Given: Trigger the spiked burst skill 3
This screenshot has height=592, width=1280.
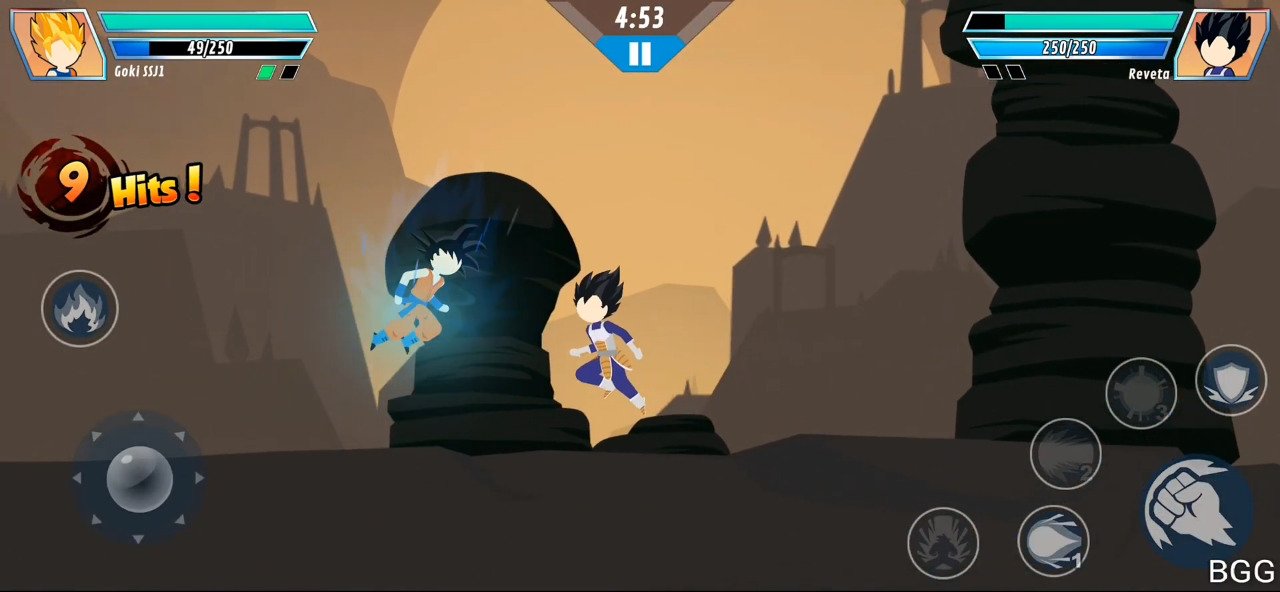Looking at the screenshot, I should 1141,394.
